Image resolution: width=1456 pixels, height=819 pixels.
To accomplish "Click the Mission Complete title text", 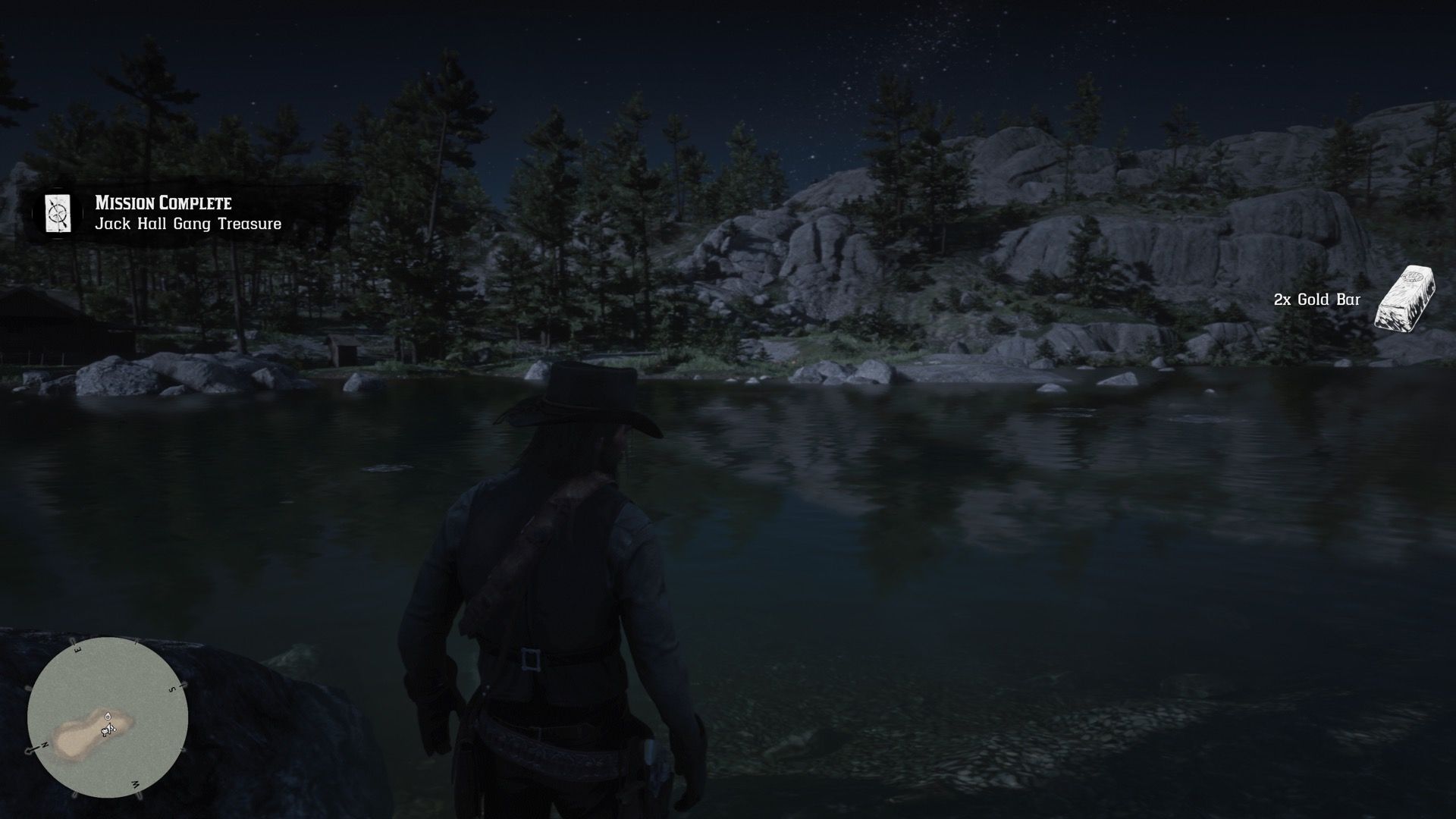I will coord(163,203).
